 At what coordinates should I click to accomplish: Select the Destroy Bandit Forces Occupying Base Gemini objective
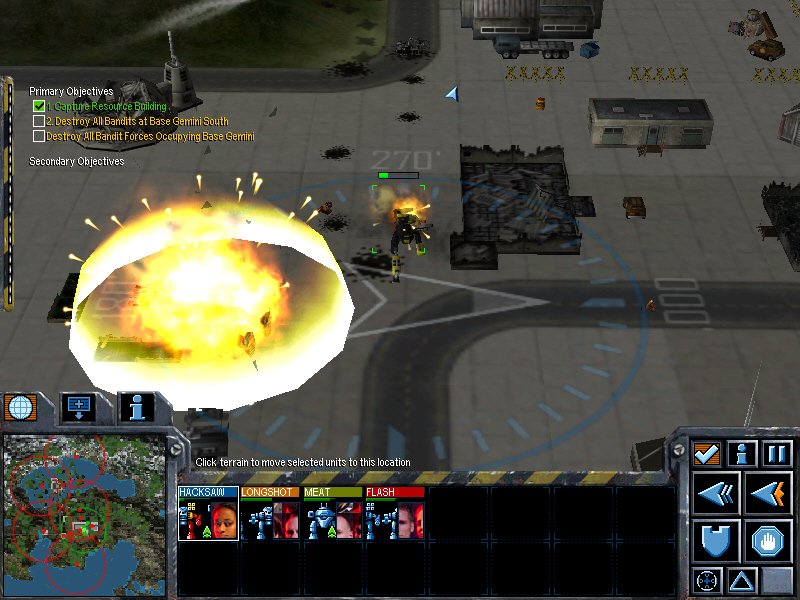[x=150, y=136]
